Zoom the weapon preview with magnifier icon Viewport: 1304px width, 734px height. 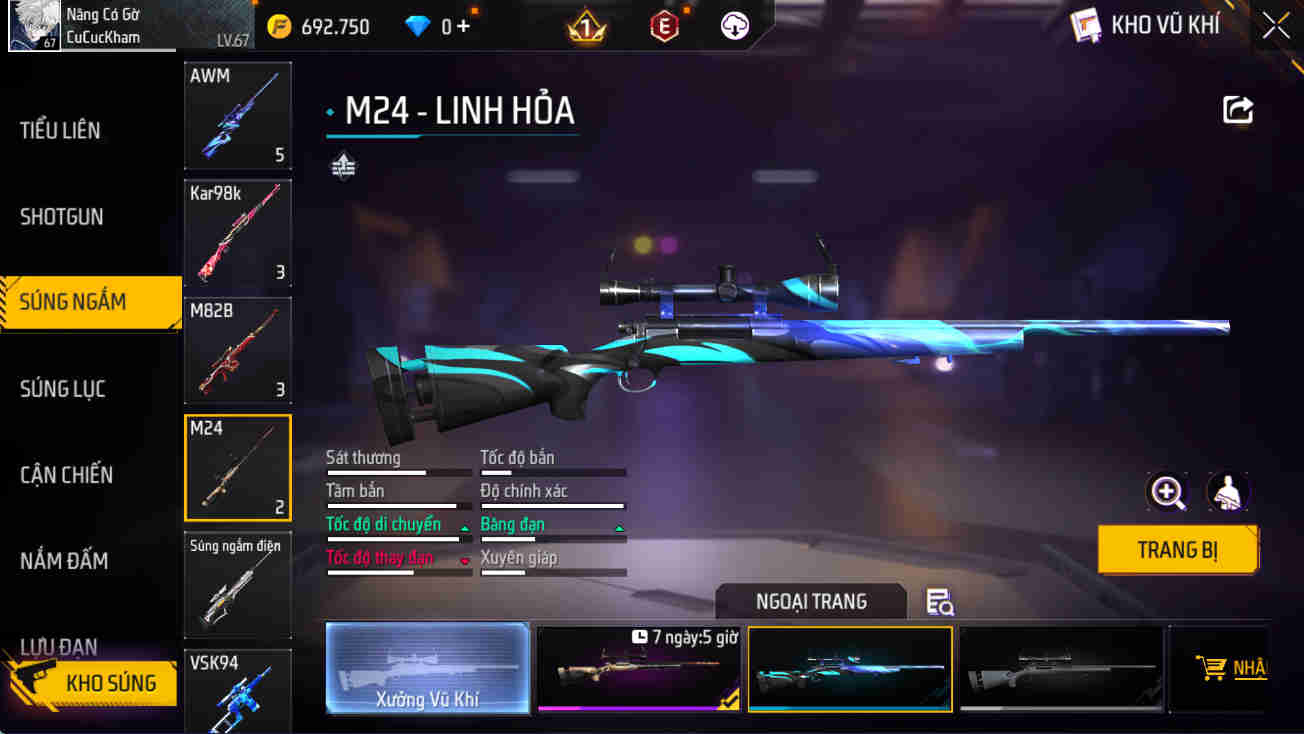click(1167, 492)
